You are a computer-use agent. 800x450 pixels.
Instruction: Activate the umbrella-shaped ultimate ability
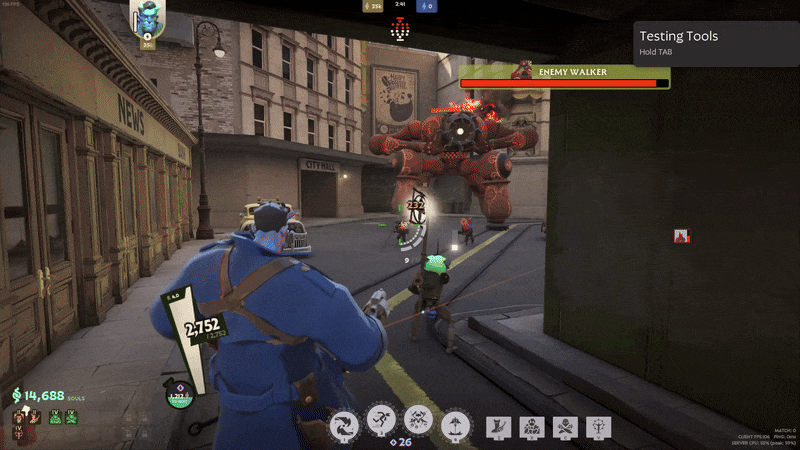[455, 424]
